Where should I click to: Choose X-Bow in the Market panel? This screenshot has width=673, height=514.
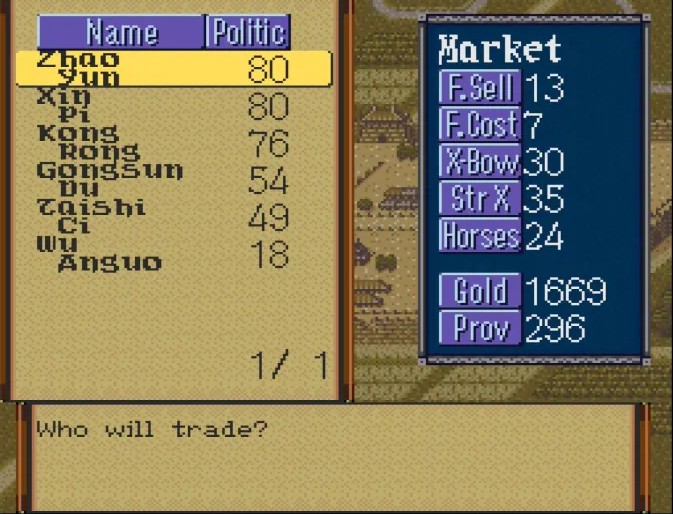[x=480, y=162]
